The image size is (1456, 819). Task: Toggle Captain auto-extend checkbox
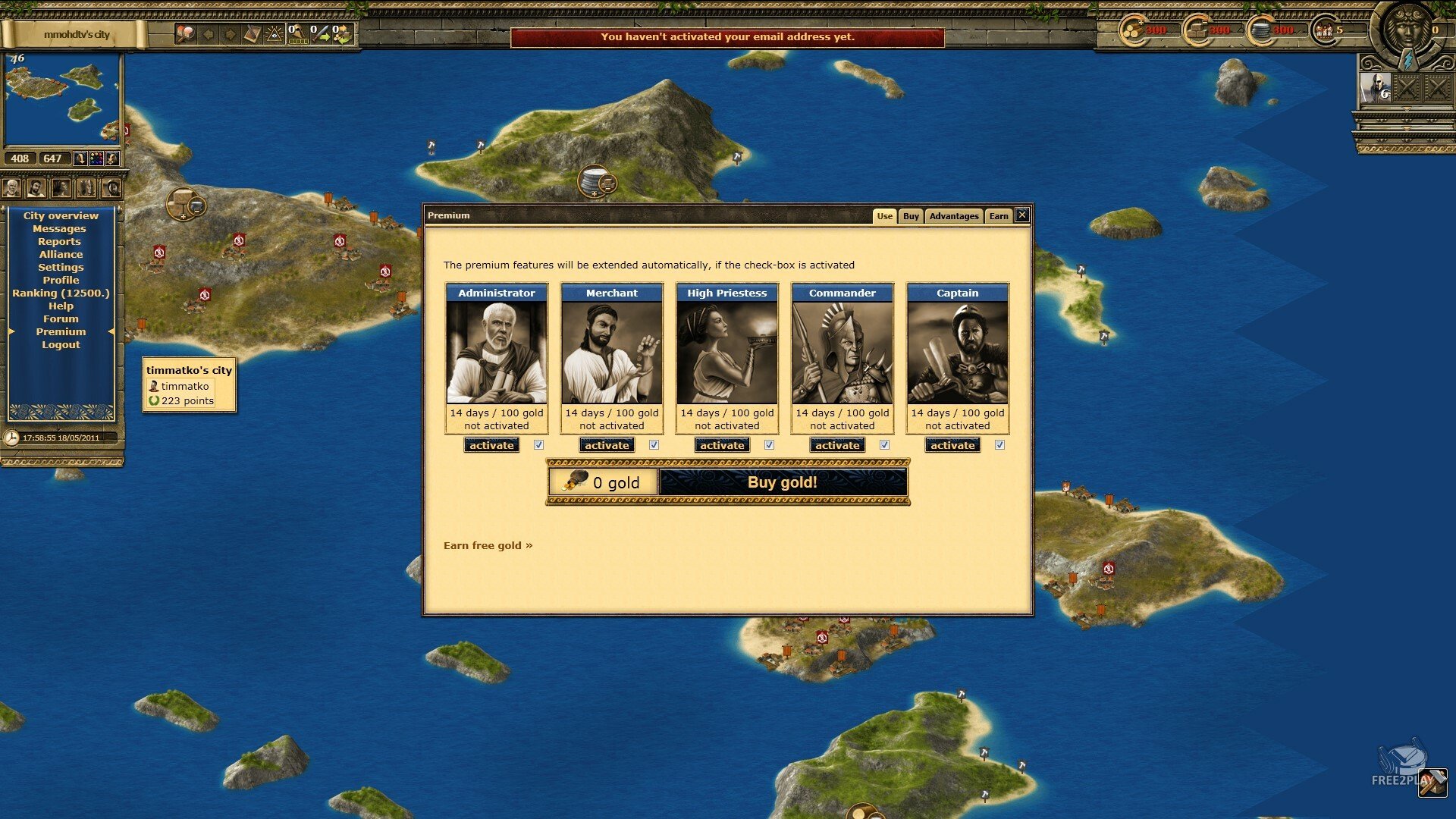click(999, 445)
